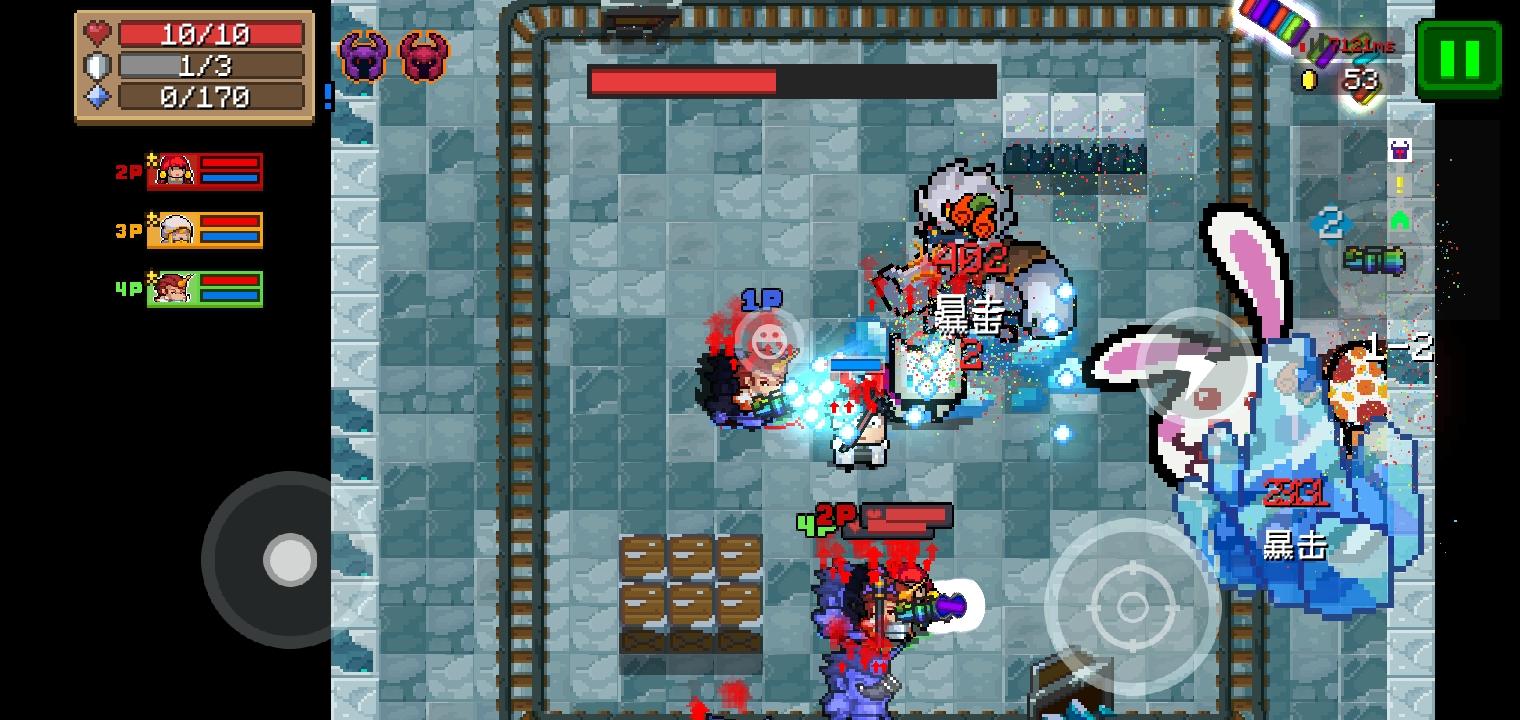Tap the purple demon buff icon

pos(363,55)
